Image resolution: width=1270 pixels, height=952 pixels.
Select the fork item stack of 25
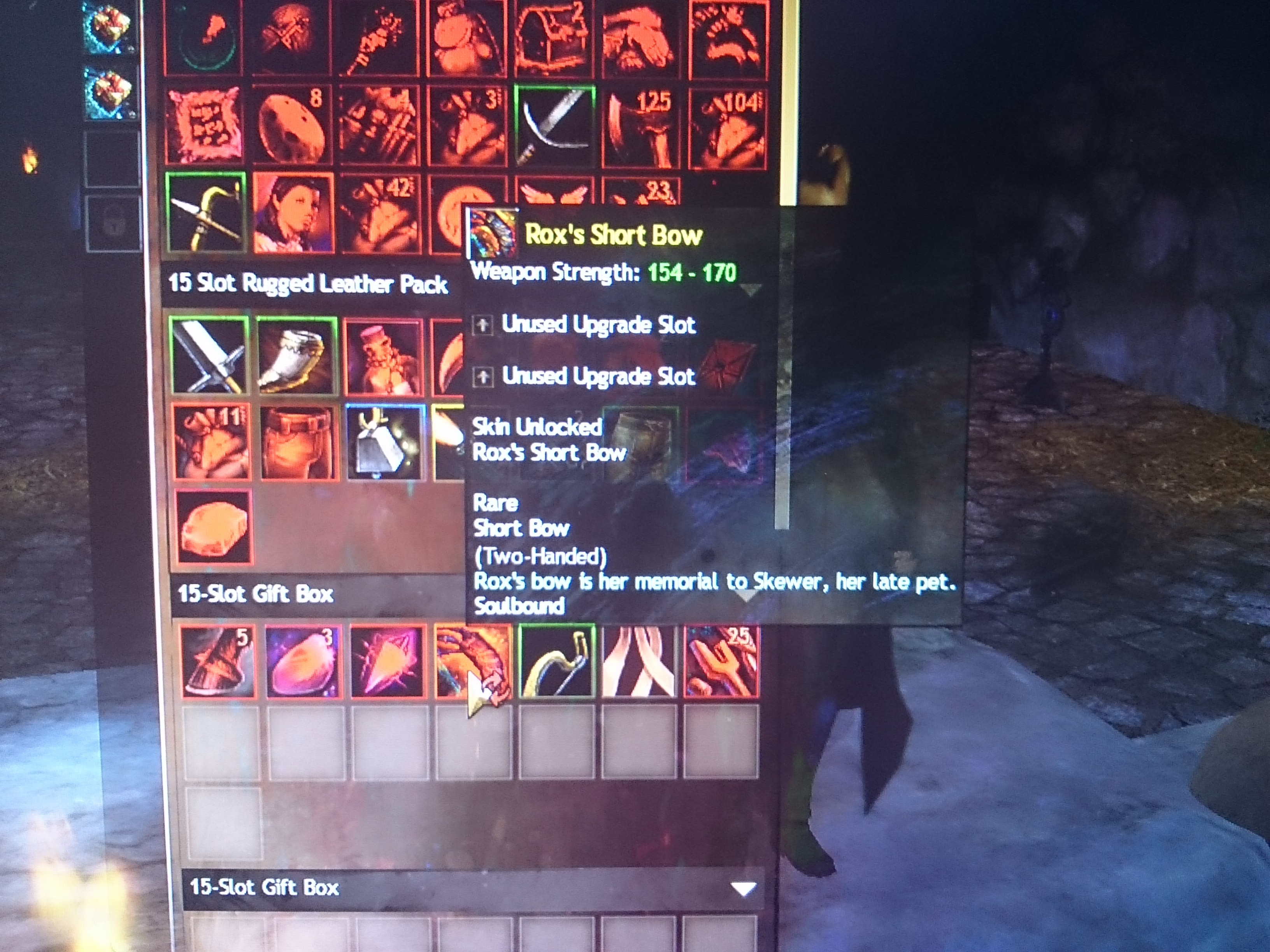coord(722,661)
